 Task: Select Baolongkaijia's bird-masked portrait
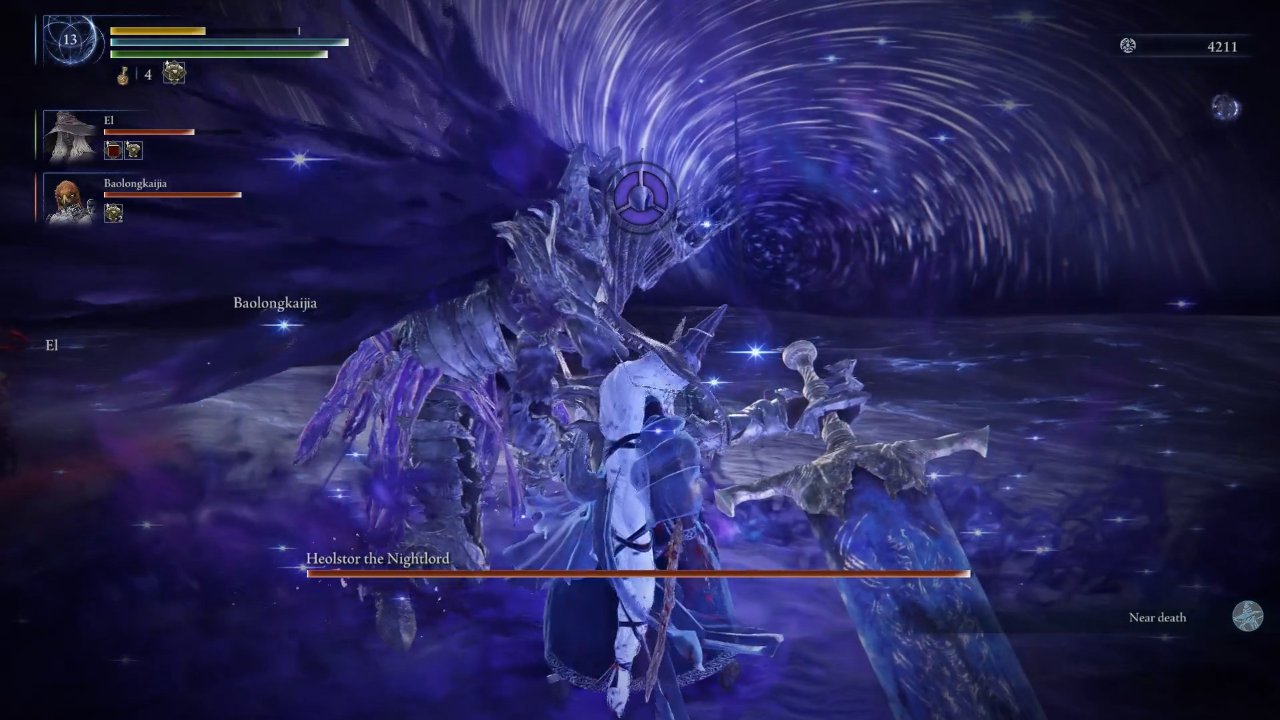coord(71,199)
